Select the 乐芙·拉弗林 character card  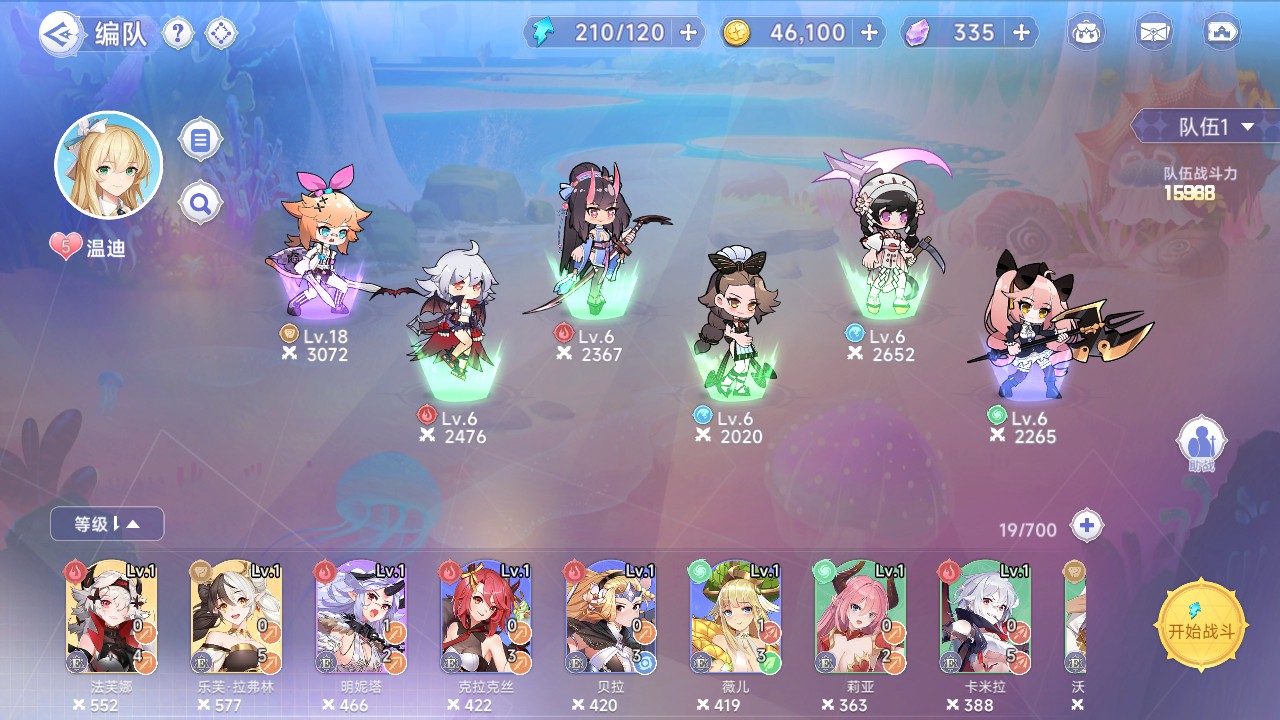point(236,617)
